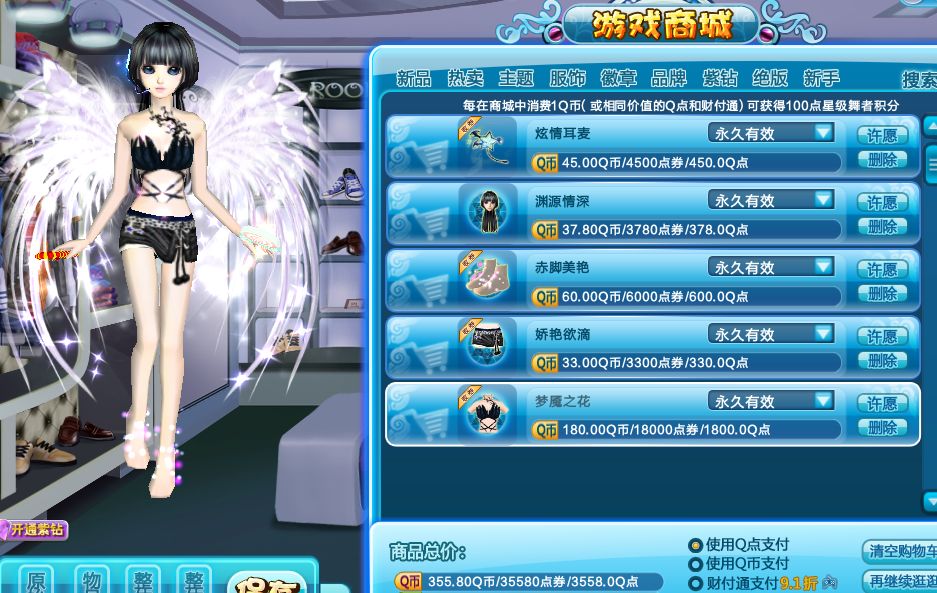937x593 pixels.
Task: Delete 渊源情深 from the cart
Action: click(882, 227)
